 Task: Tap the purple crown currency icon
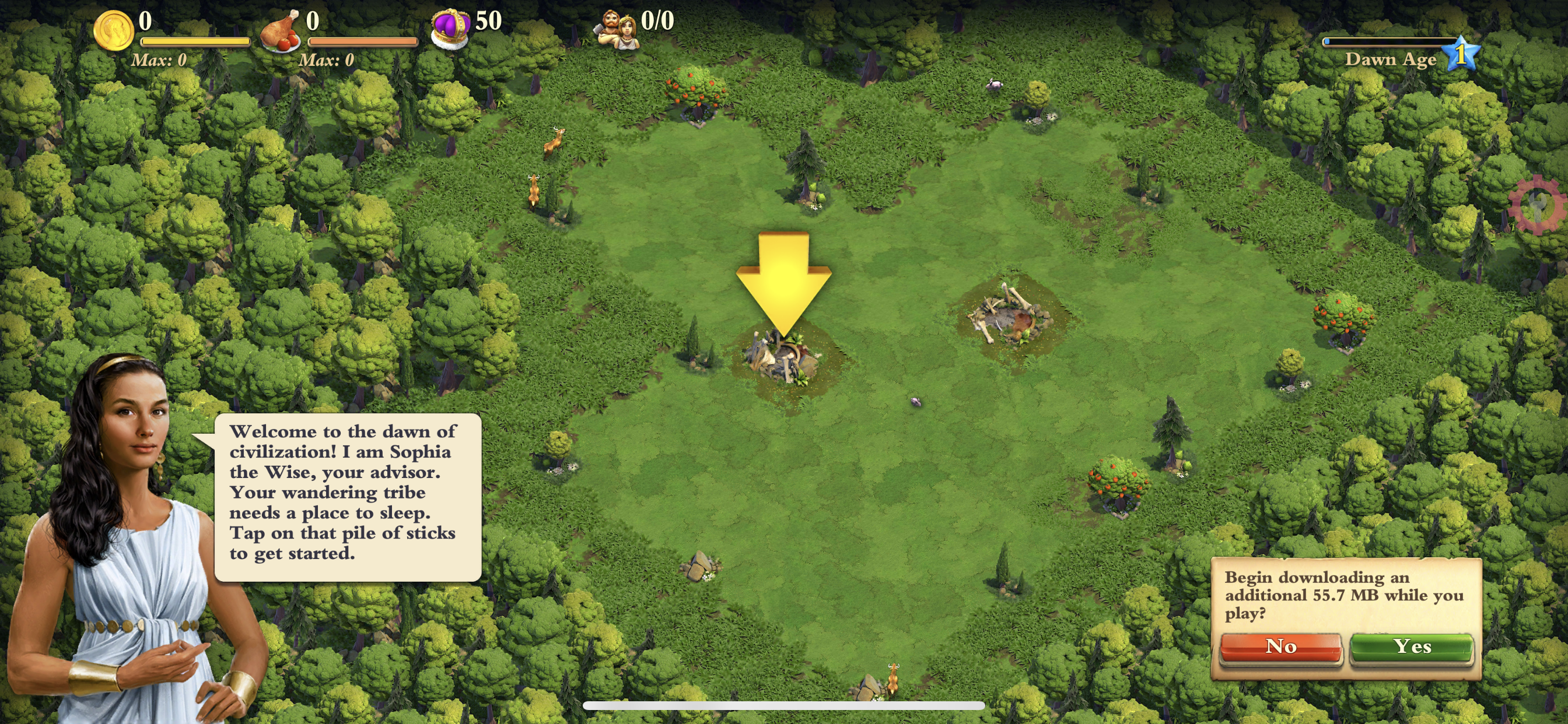(x=450, y=28)
